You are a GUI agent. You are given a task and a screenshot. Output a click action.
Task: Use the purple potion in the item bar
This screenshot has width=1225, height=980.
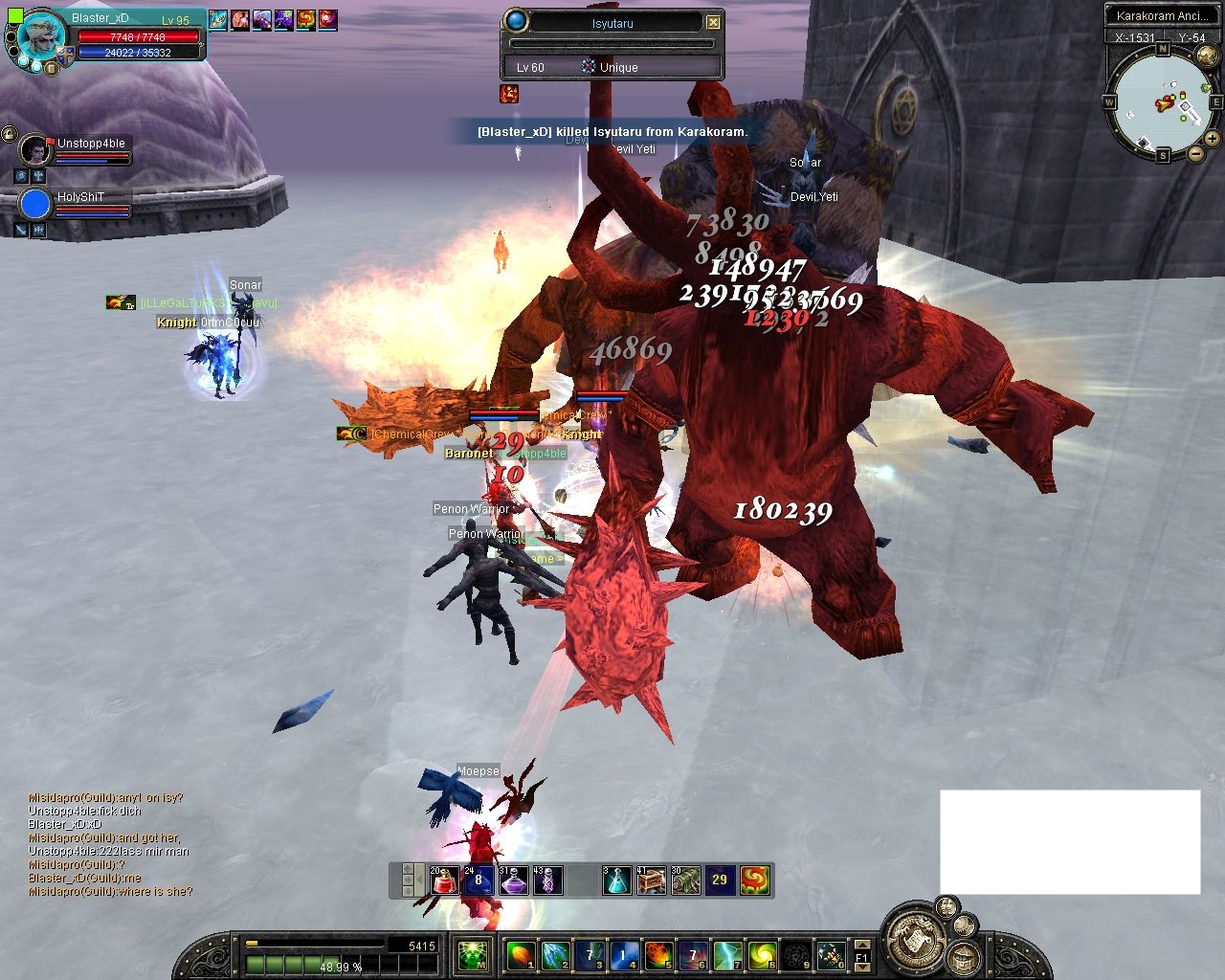(513, 880)
